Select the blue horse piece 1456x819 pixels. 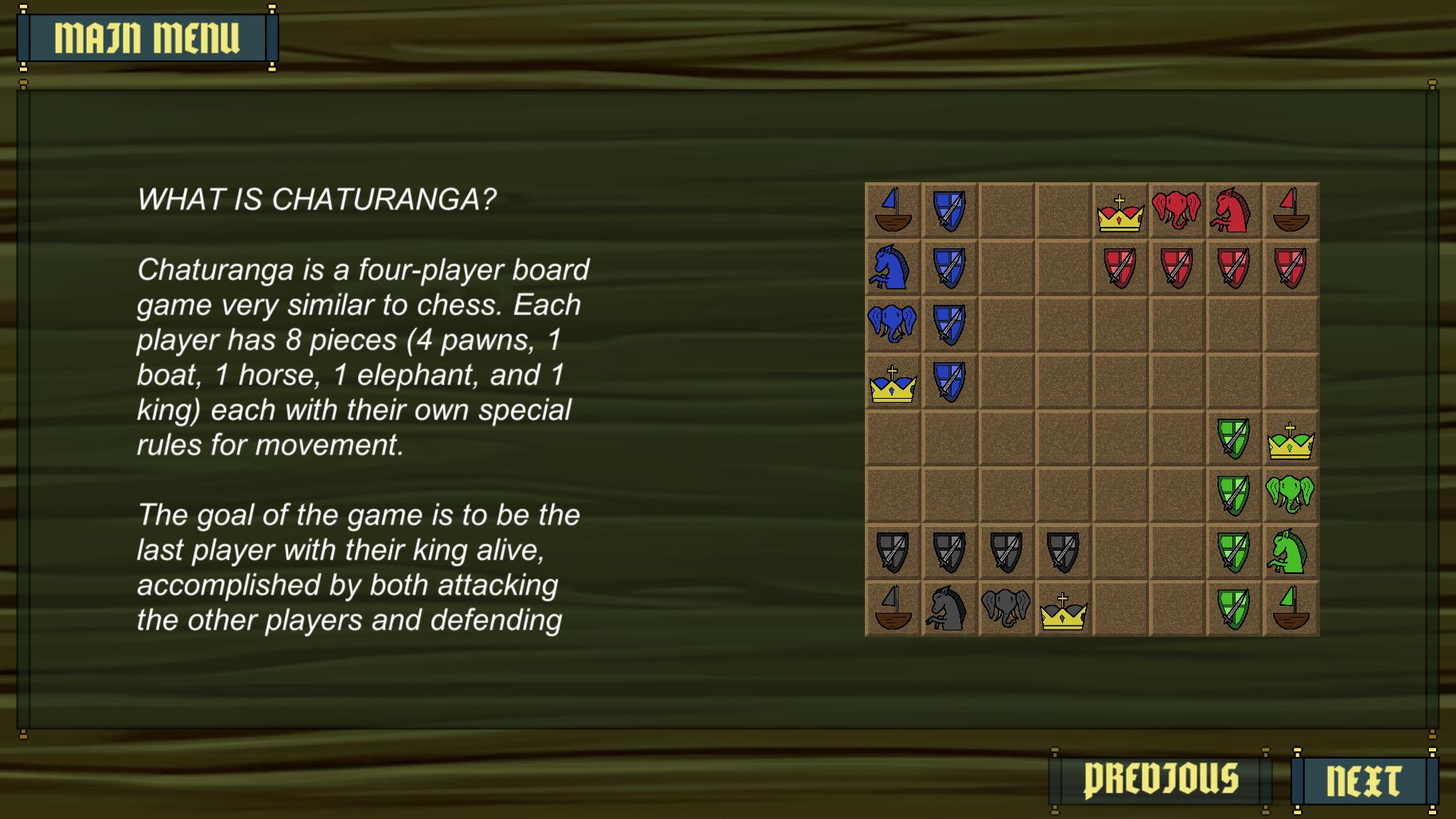pyautogui.click(x=893, y=267)
